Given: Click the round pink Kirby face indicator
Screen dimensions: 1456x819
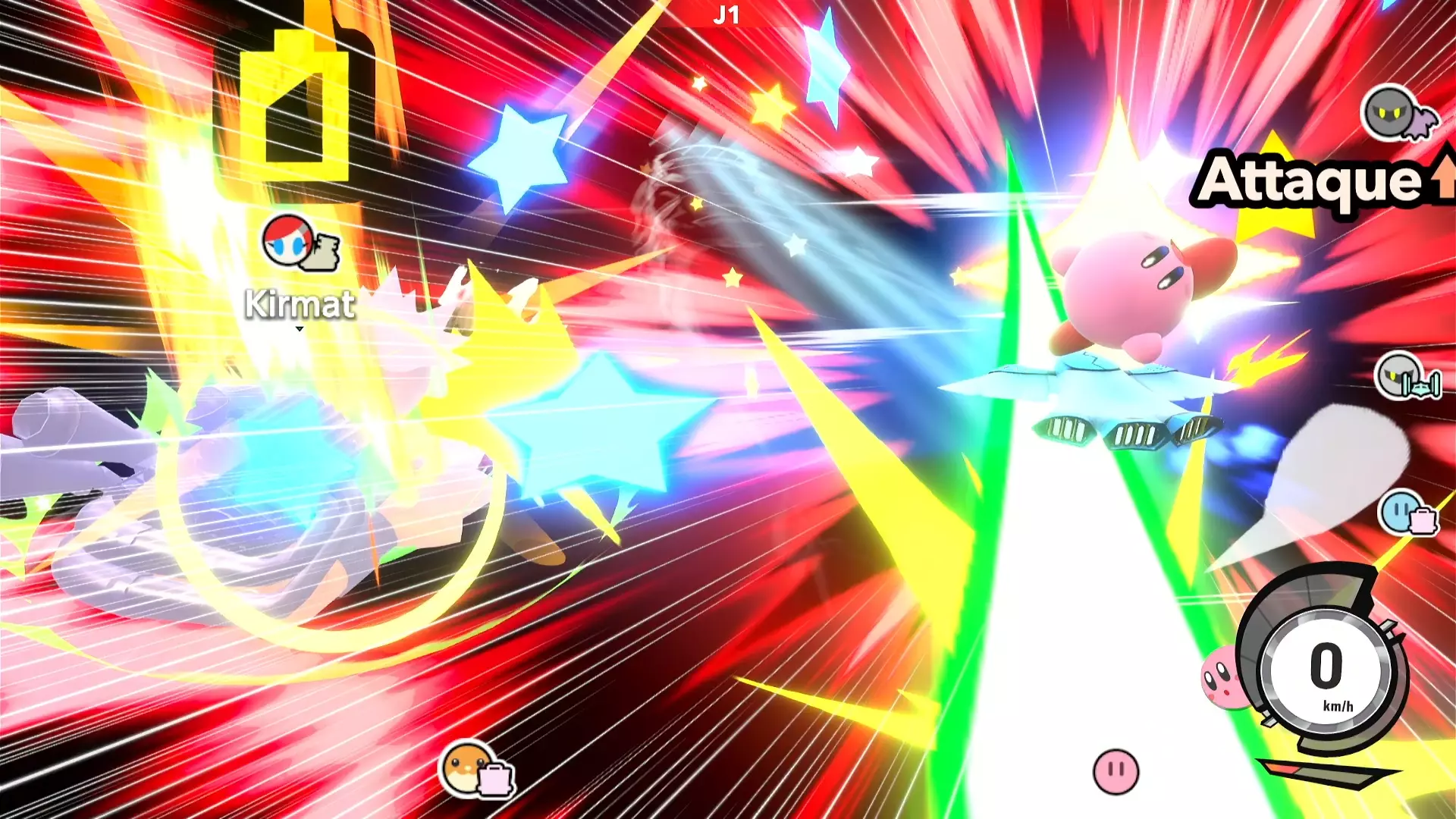Looking at the screenshot, I should pos(1116,771).
